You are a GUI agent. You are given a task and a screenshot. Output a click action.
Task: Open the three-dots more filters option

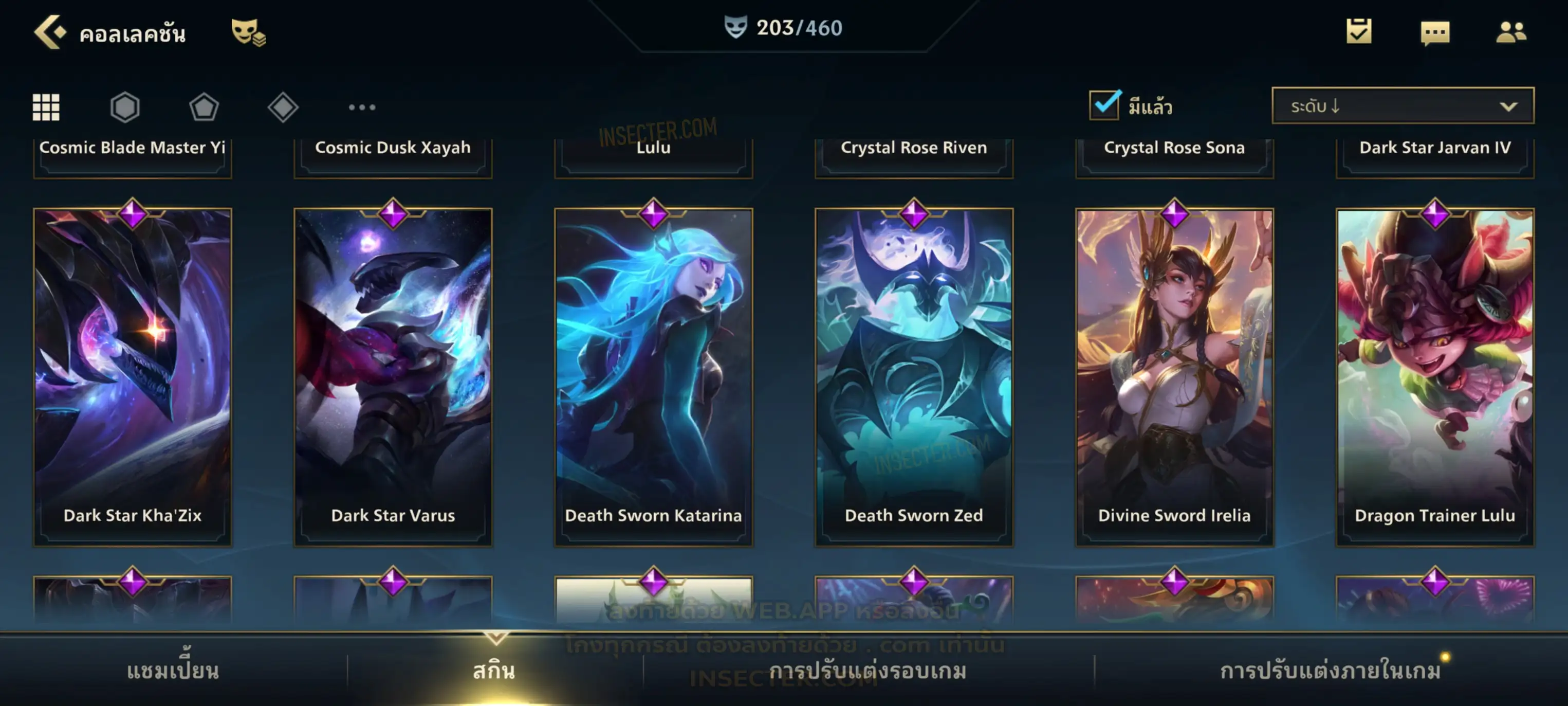pos(362,107)
